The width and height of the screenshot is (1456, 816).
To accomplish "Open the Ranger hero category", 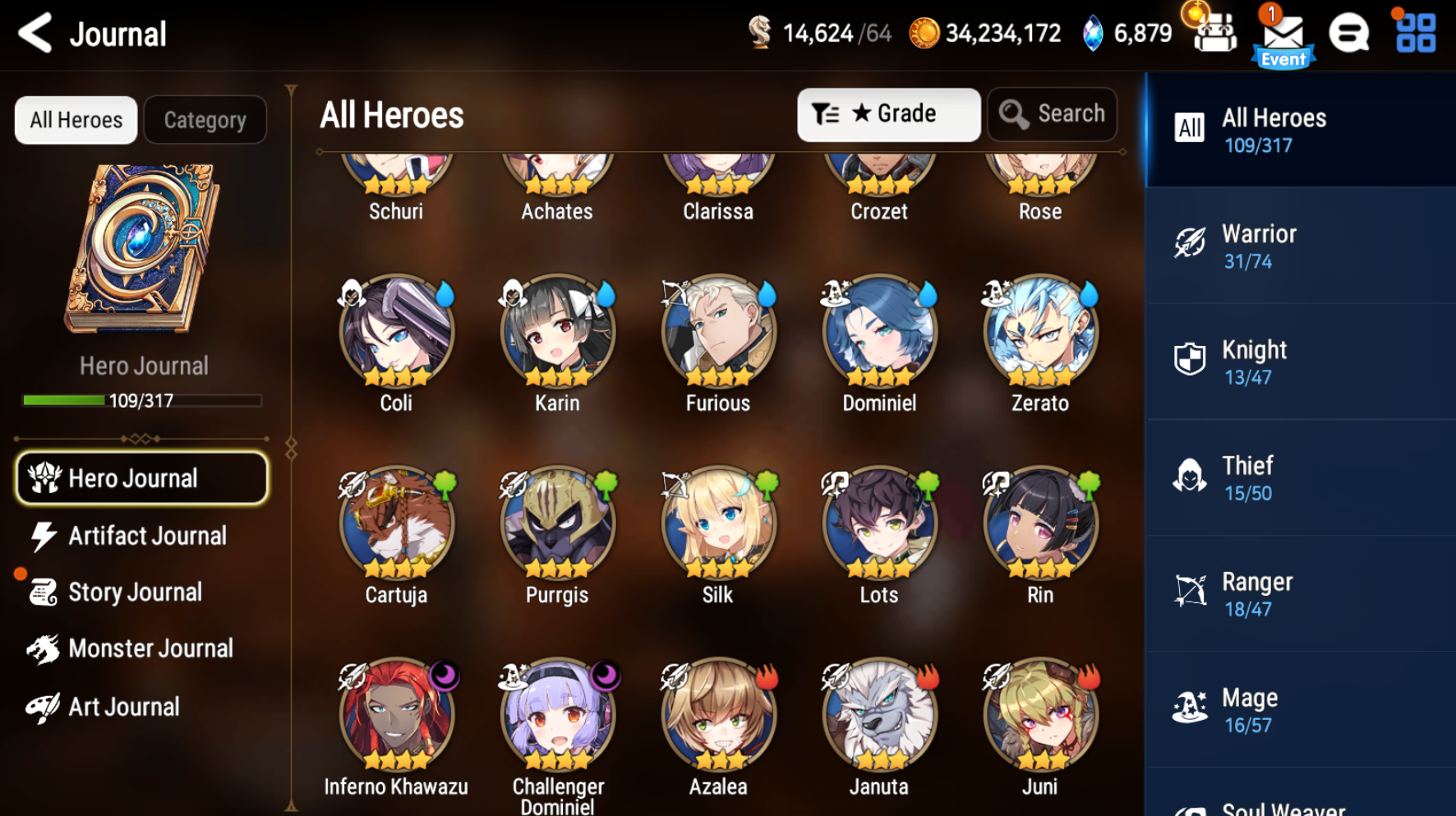I will [1298, 593].
